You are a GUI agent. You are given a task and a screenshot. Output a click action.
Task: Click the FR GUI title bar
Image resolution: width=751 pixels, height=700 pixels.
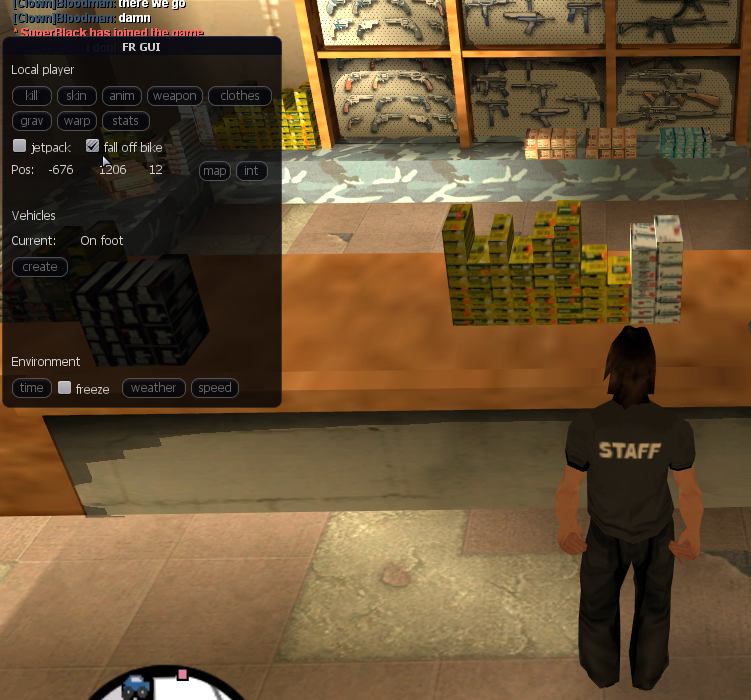pyautogui.click(x=141, y=46)
